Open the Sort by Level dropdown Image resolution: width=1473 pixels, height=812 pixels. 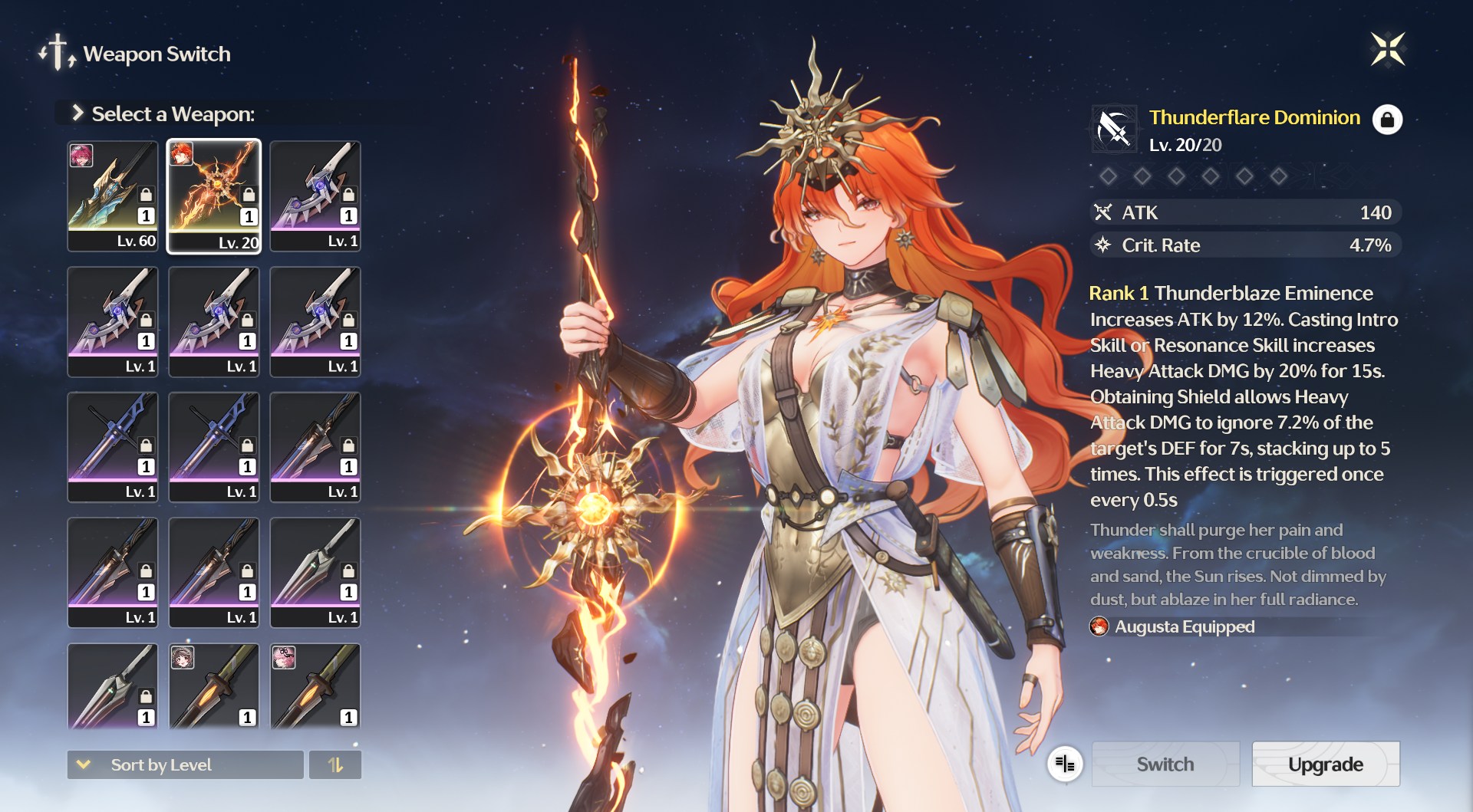pos(185,764)
